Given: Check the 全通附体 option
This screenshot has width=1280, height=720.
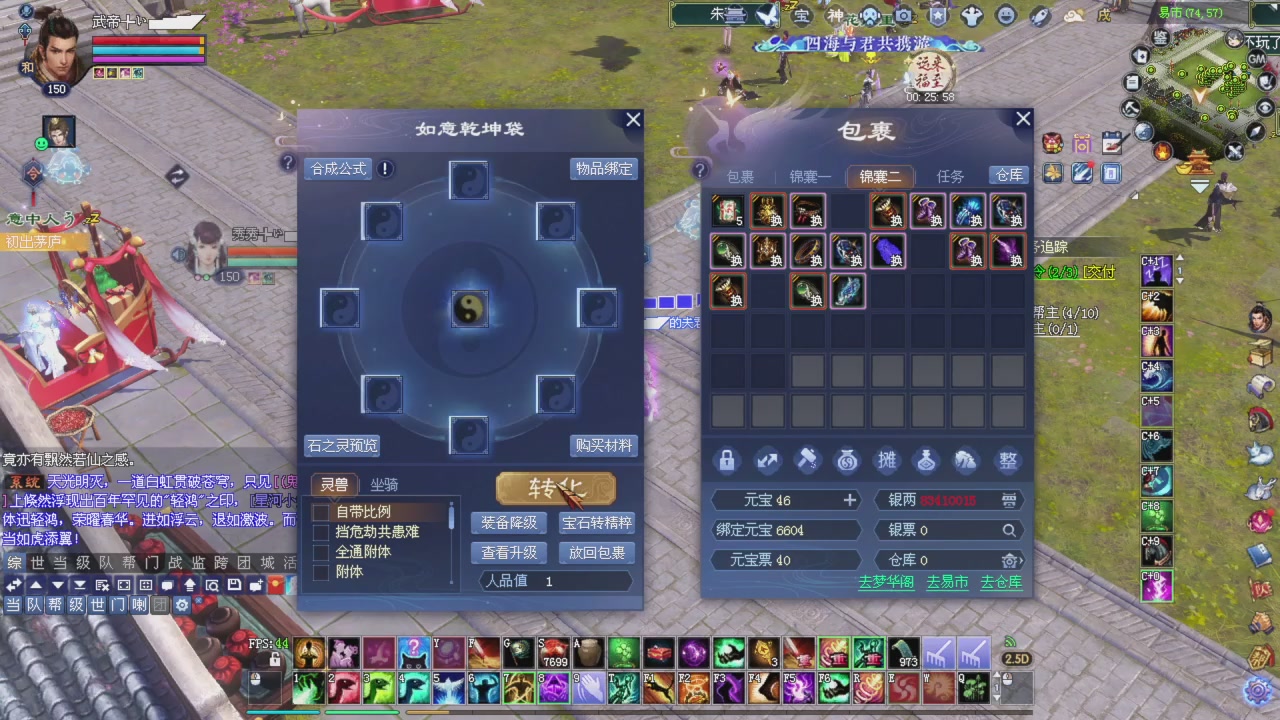Looking at the screenshot, I should pyautogui.click(x=321, y=551).
